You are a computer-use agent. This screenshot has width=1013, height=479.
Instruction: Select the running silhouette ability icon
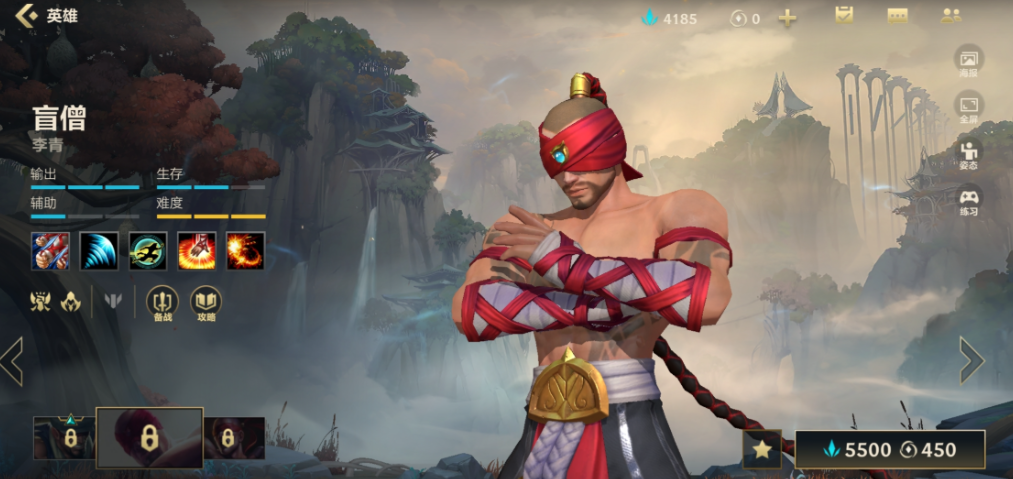point(148,250)
